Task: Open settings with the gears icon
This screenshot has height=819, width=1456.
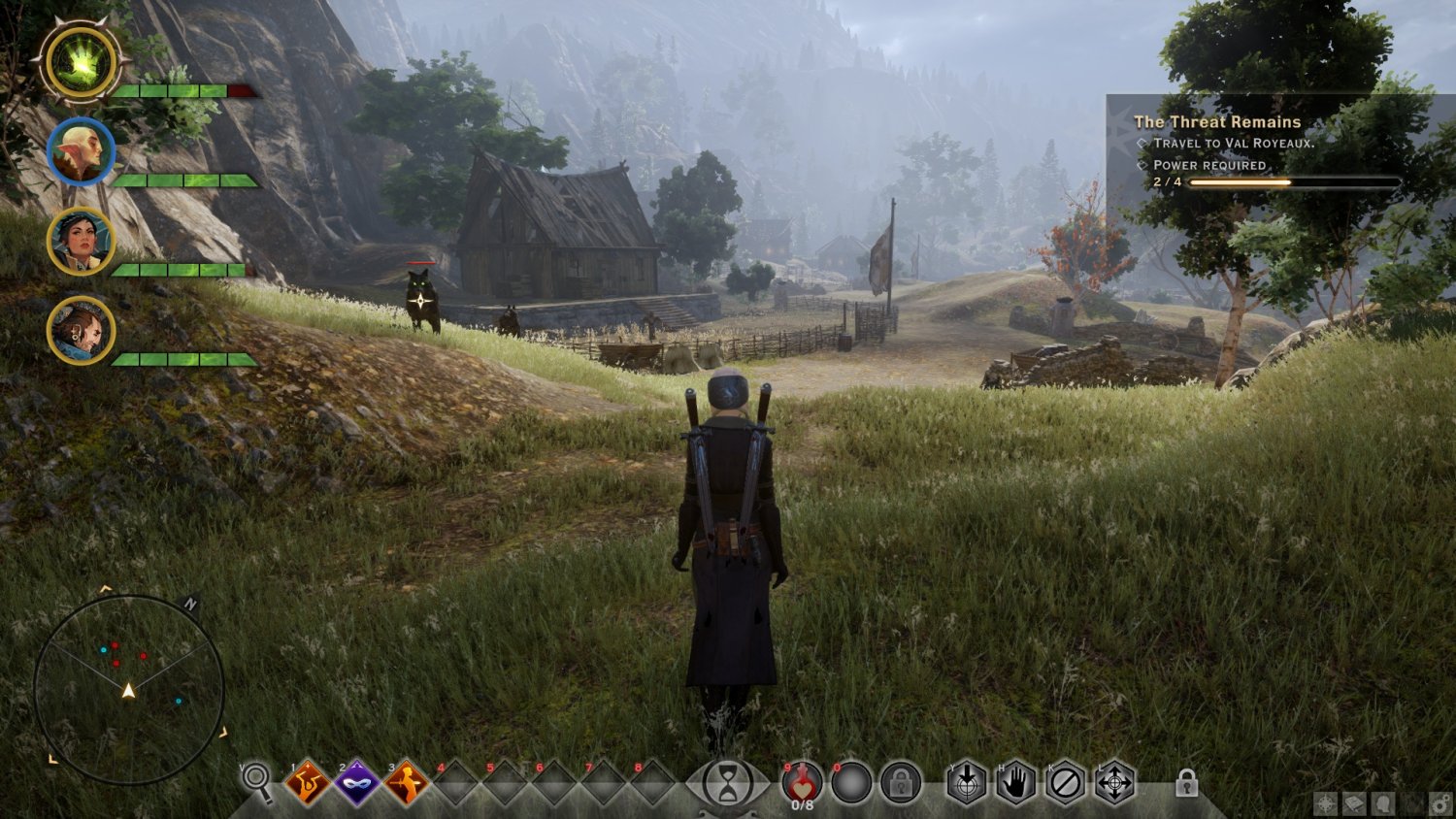Action: (1440, 803)
